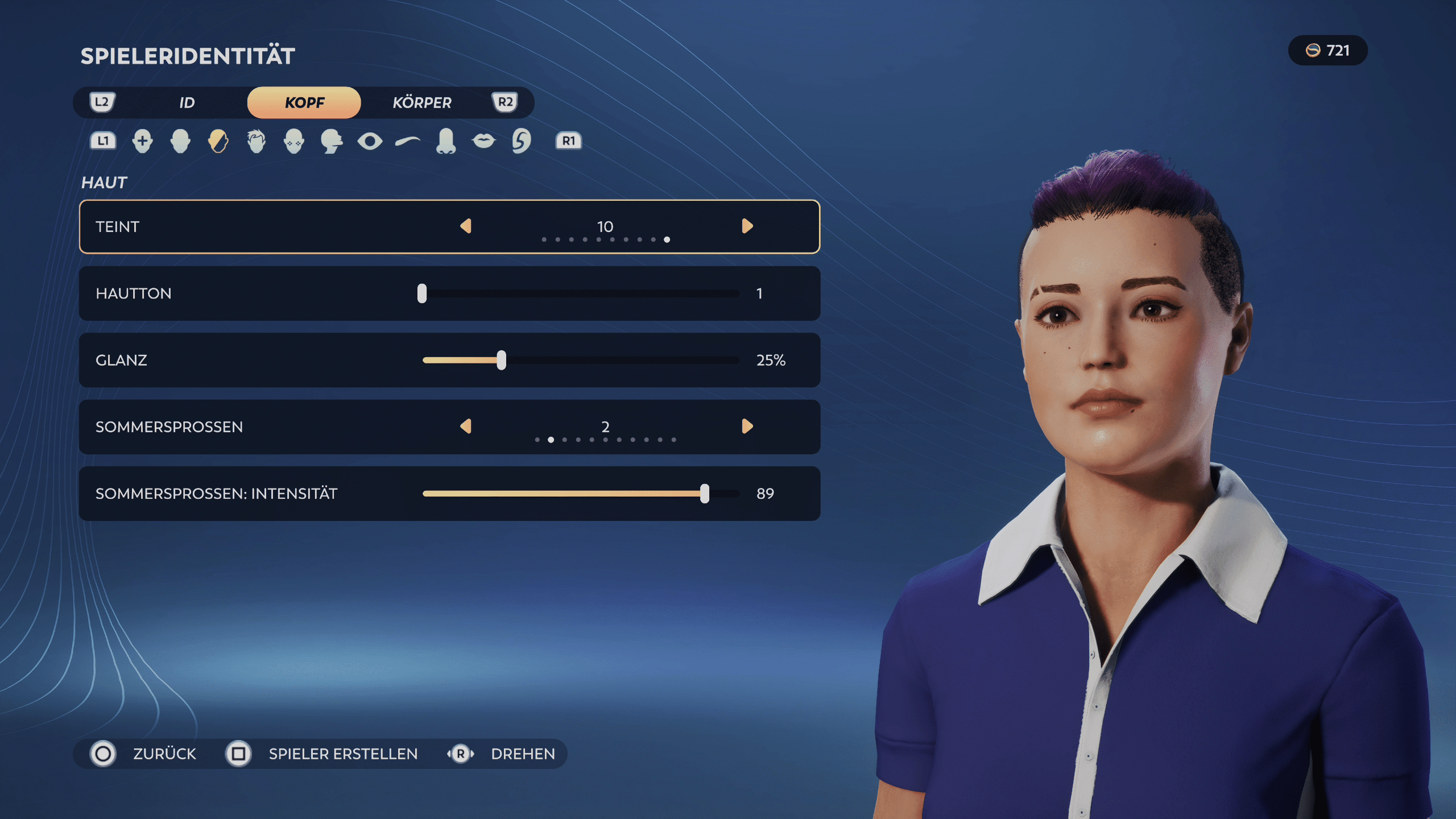This screenshot has width=1456, height=819.
Task: Increase Teint with the right arrow
Action: click(x=747, y=226)
